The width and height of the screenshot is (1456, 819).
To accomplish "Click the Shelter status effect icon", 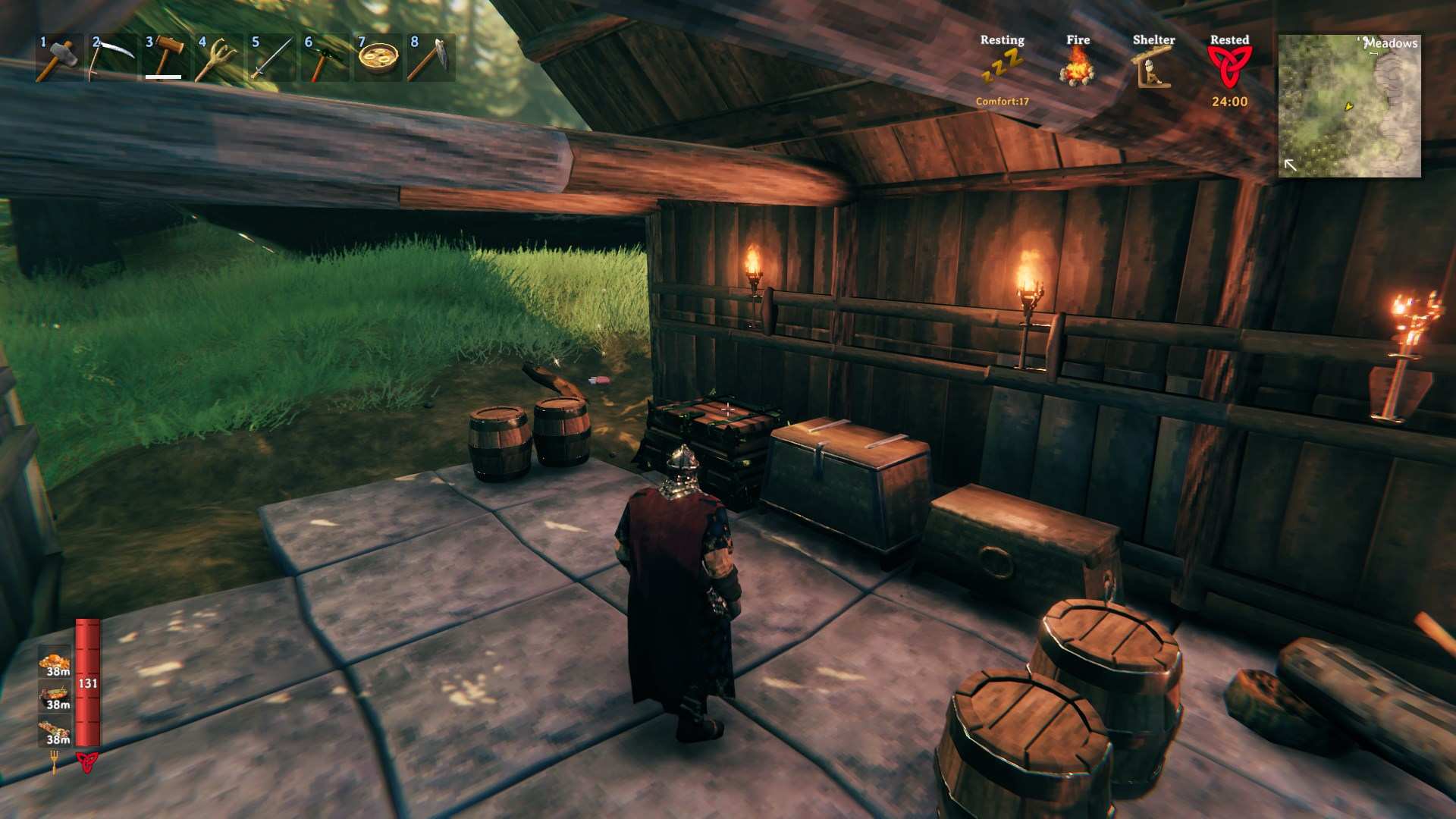I will (x=1153, y=68).
